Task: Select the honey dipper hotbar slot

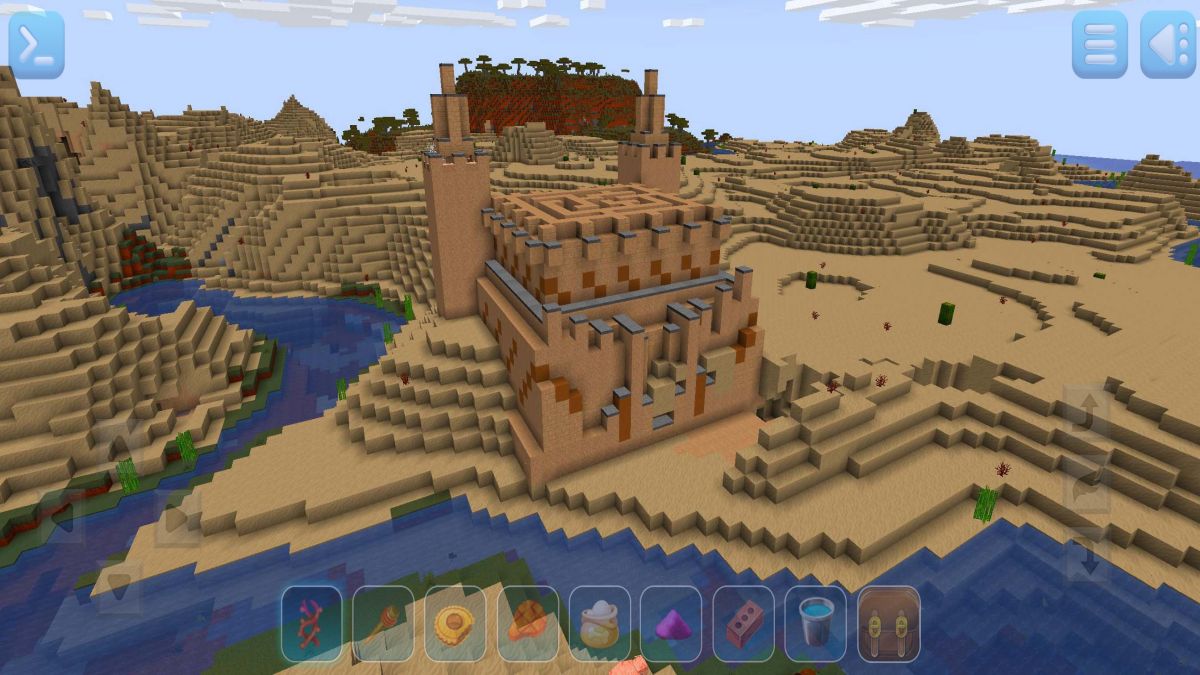Action: tap(383, 624)
